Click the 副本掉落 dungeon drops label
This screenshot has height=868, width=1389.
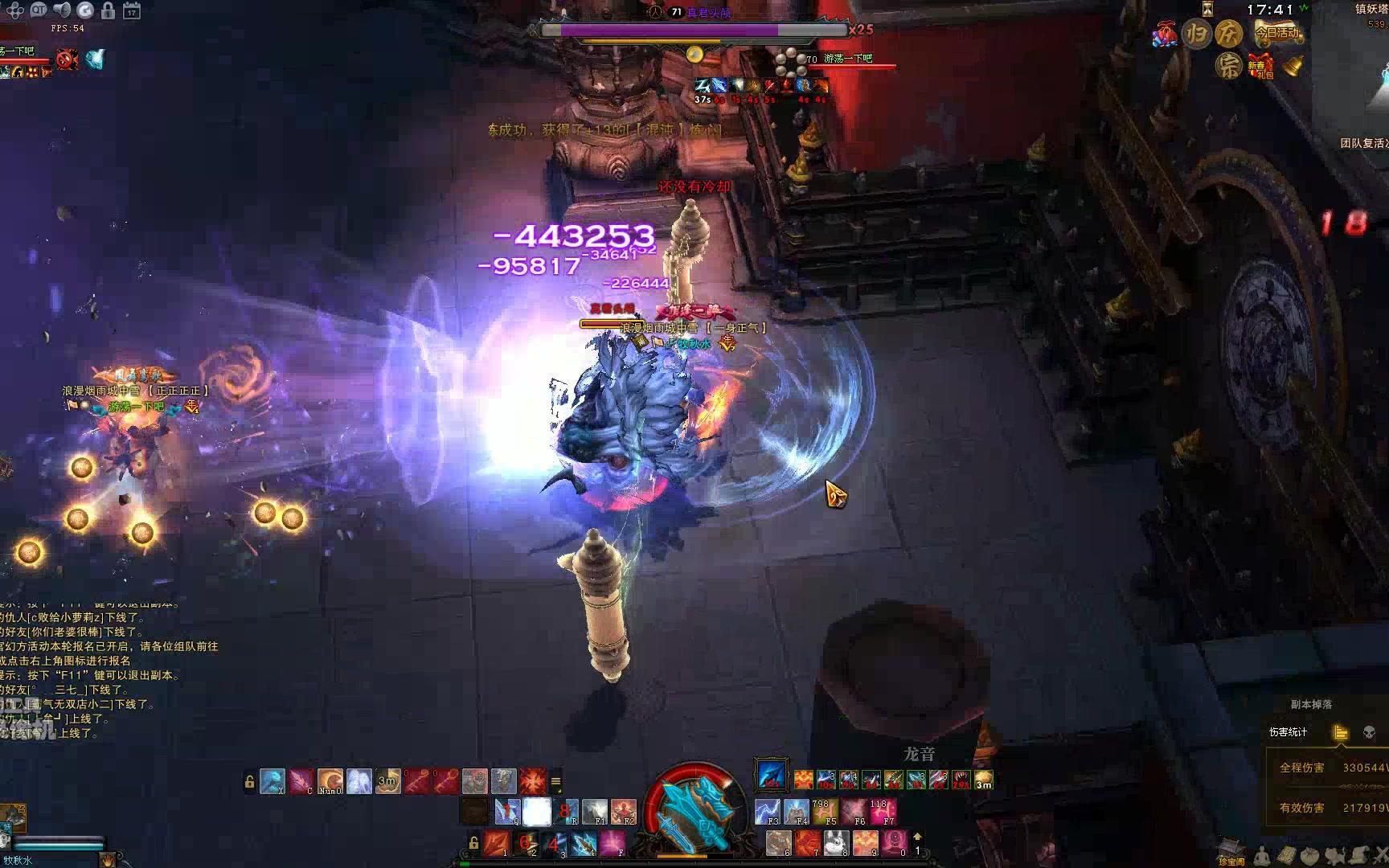click(1311, 704)
